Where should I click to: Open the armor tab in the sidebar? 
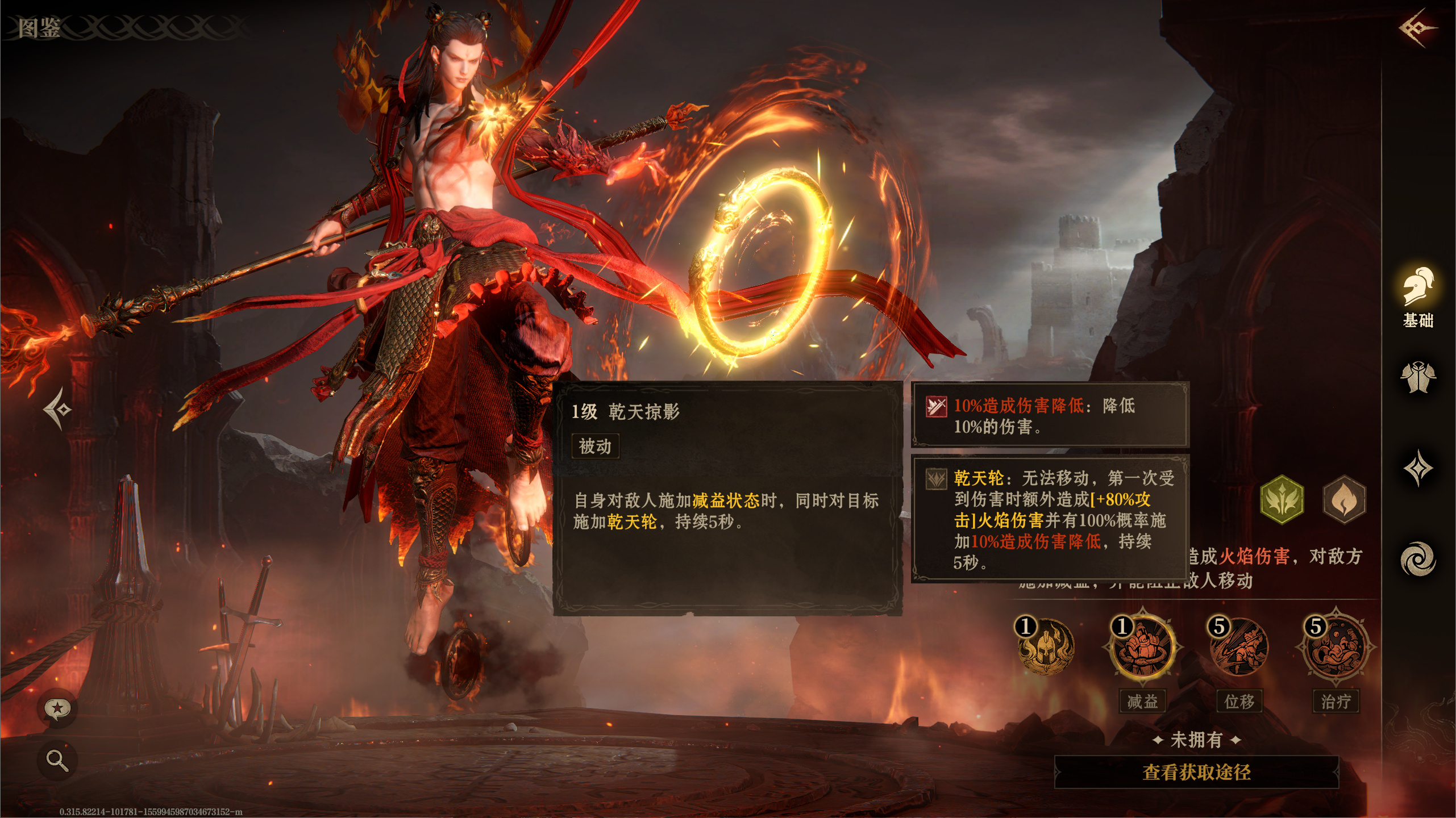pos(1417,377)
